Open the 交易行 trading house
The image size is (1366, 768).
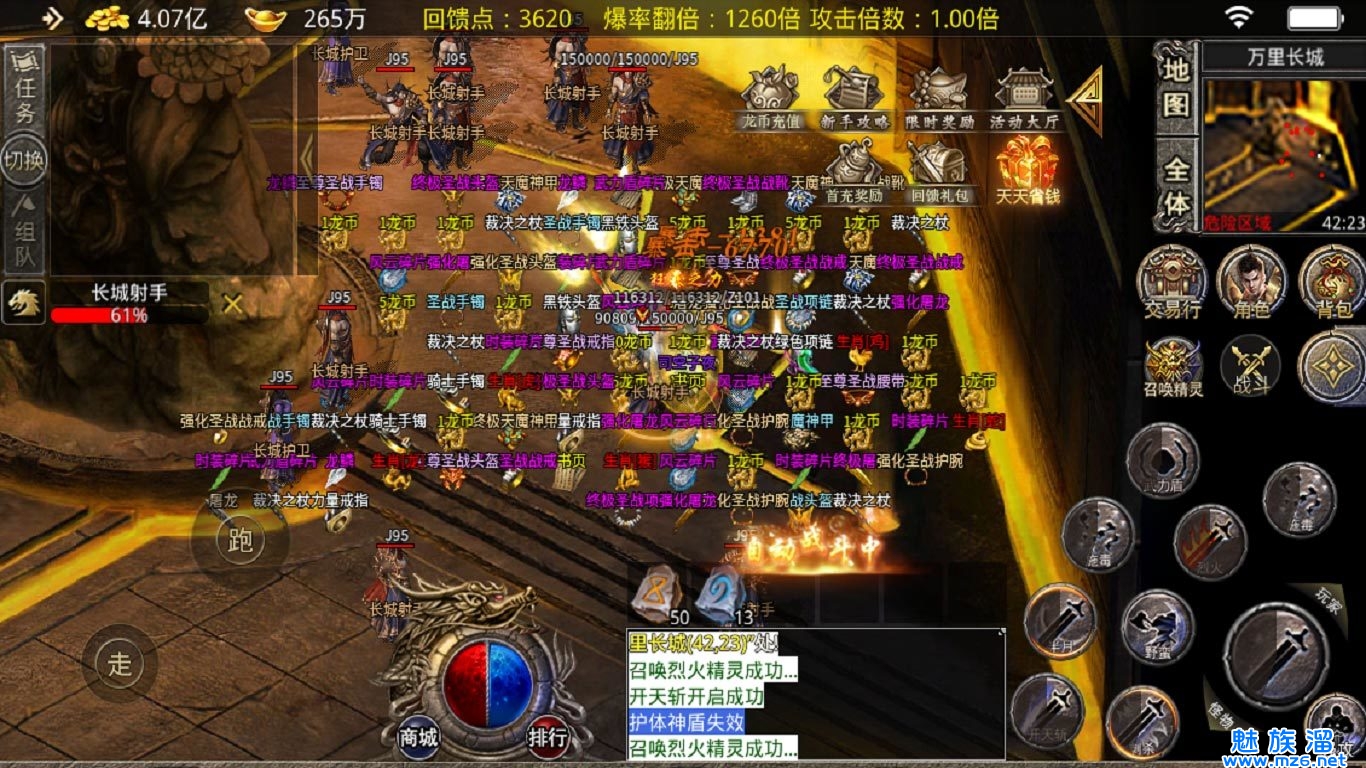tap(1172, 282)
